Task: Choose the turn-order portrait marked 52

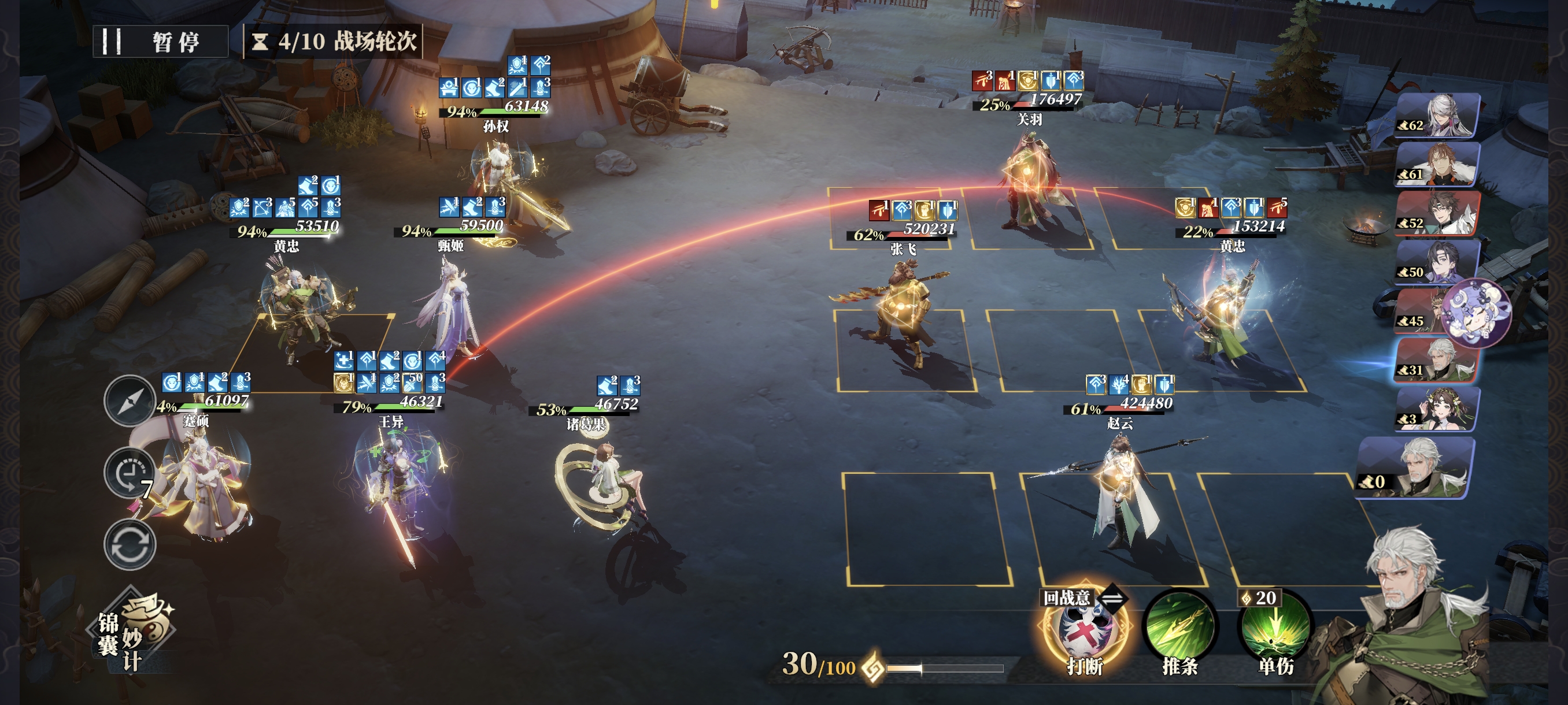Action: (x=1437, y=213)
